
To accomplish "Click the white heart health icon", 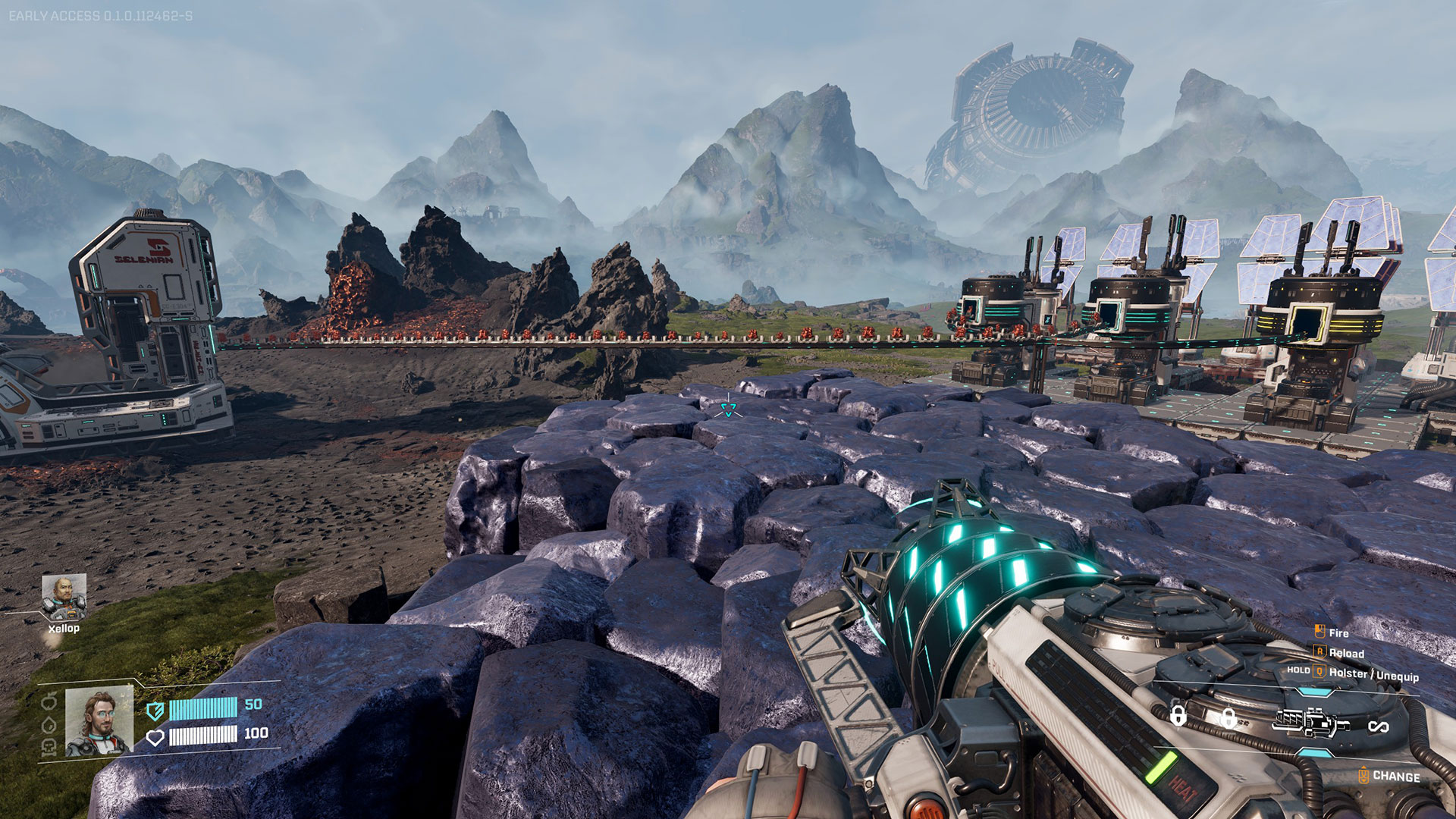I will [x=155, y=737].
